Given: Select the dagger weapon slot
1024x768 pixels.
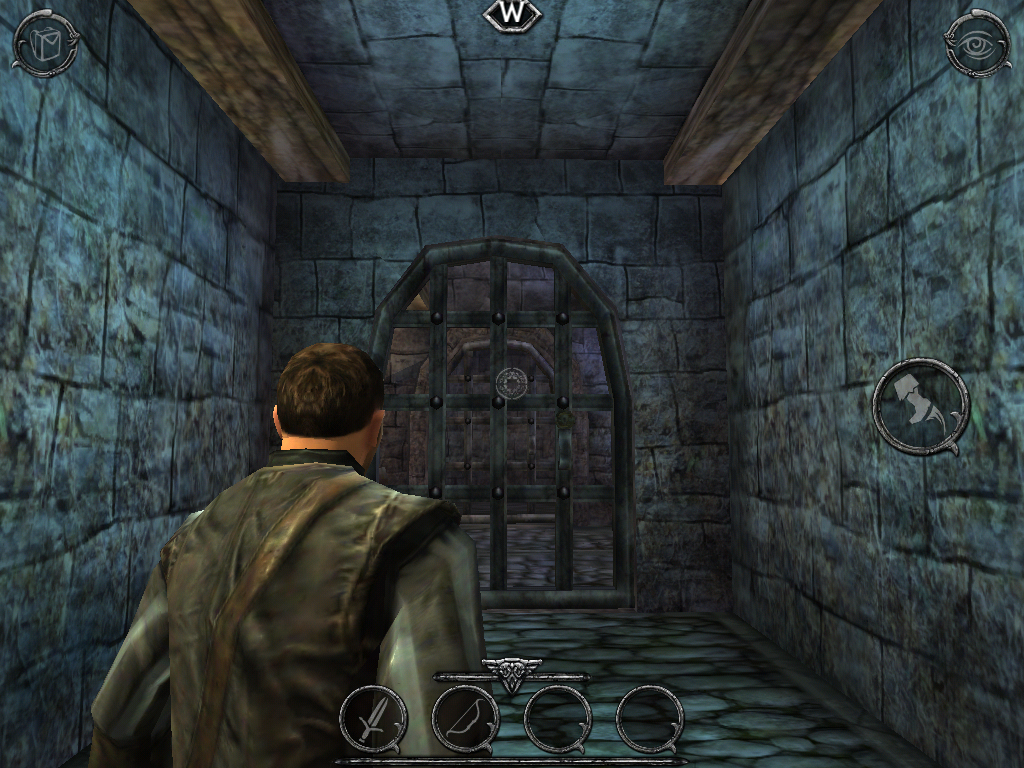Looking at the screenshot, I should coord(373,718).
